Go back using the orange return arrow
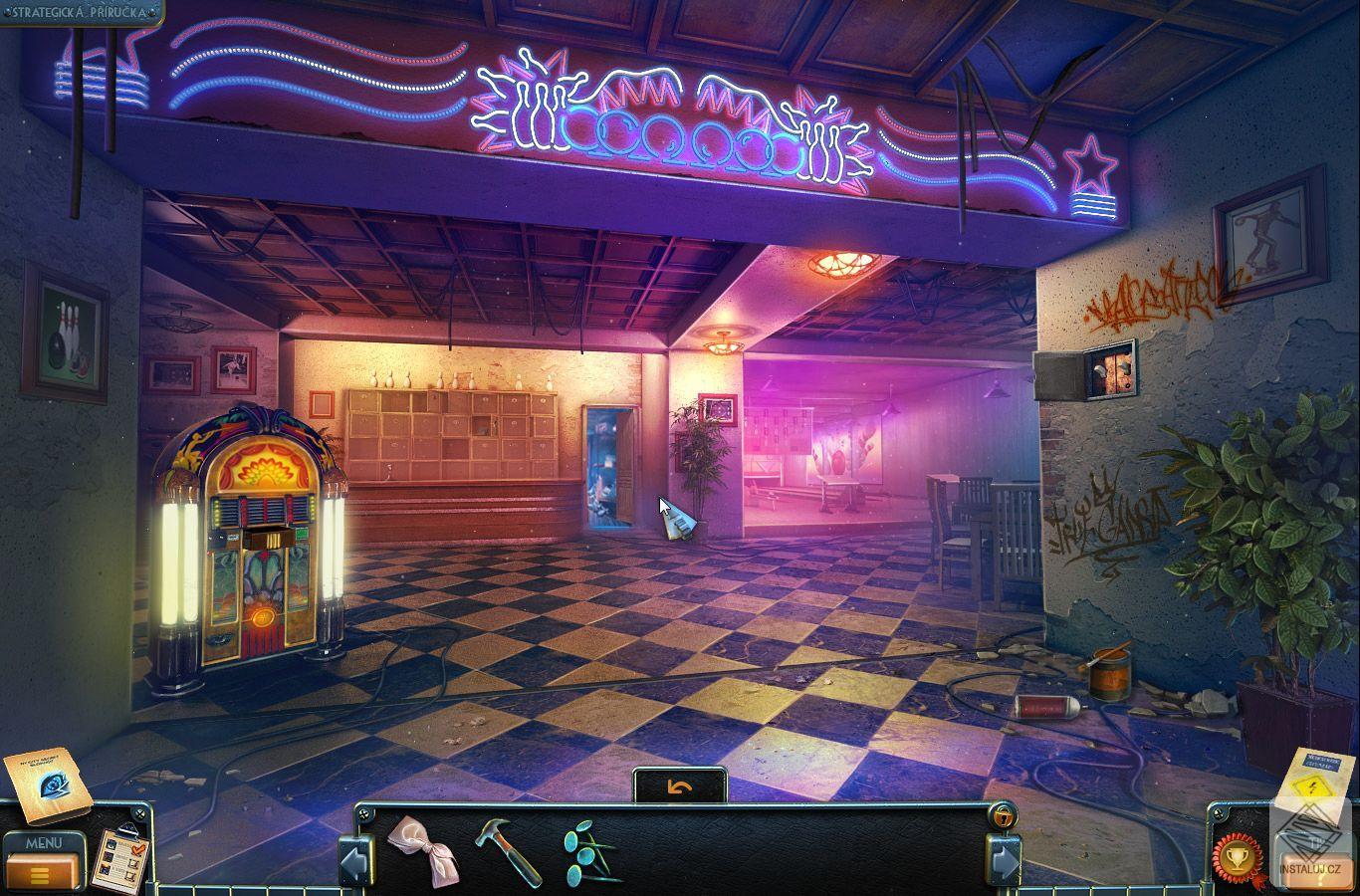 click(680, 787)
